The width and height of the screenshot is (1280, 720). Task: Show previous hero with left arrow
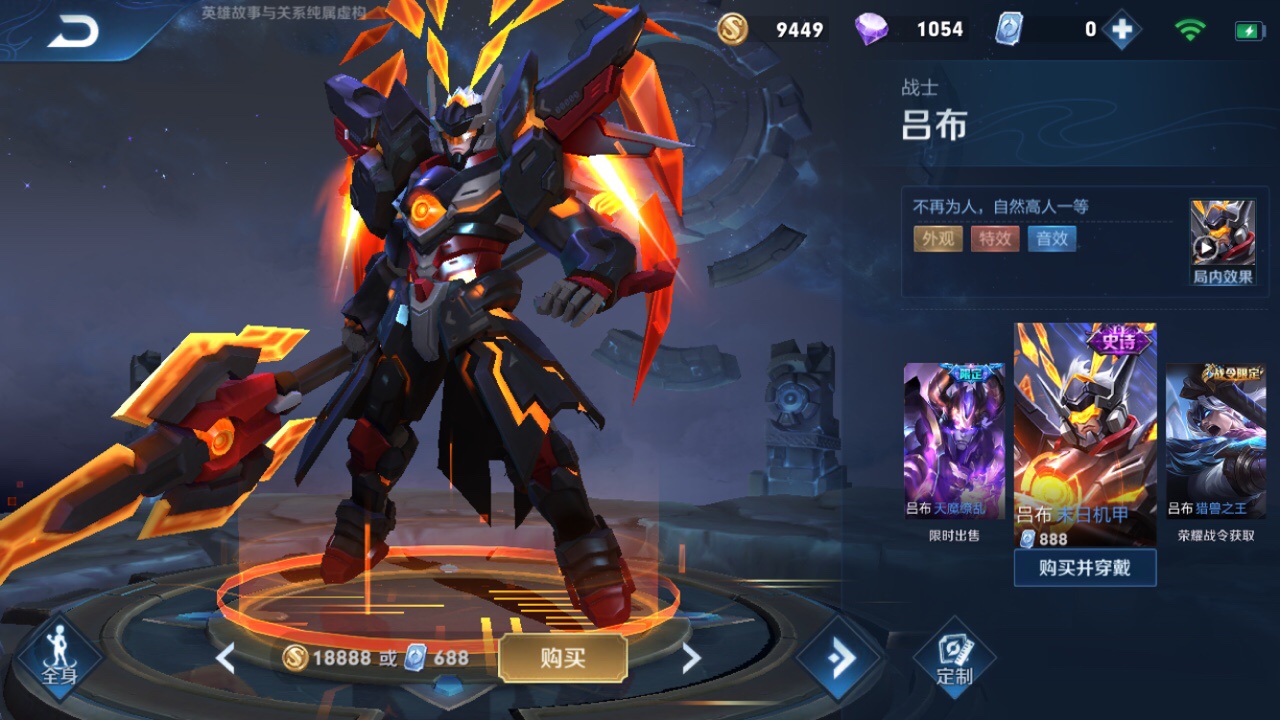226,658
